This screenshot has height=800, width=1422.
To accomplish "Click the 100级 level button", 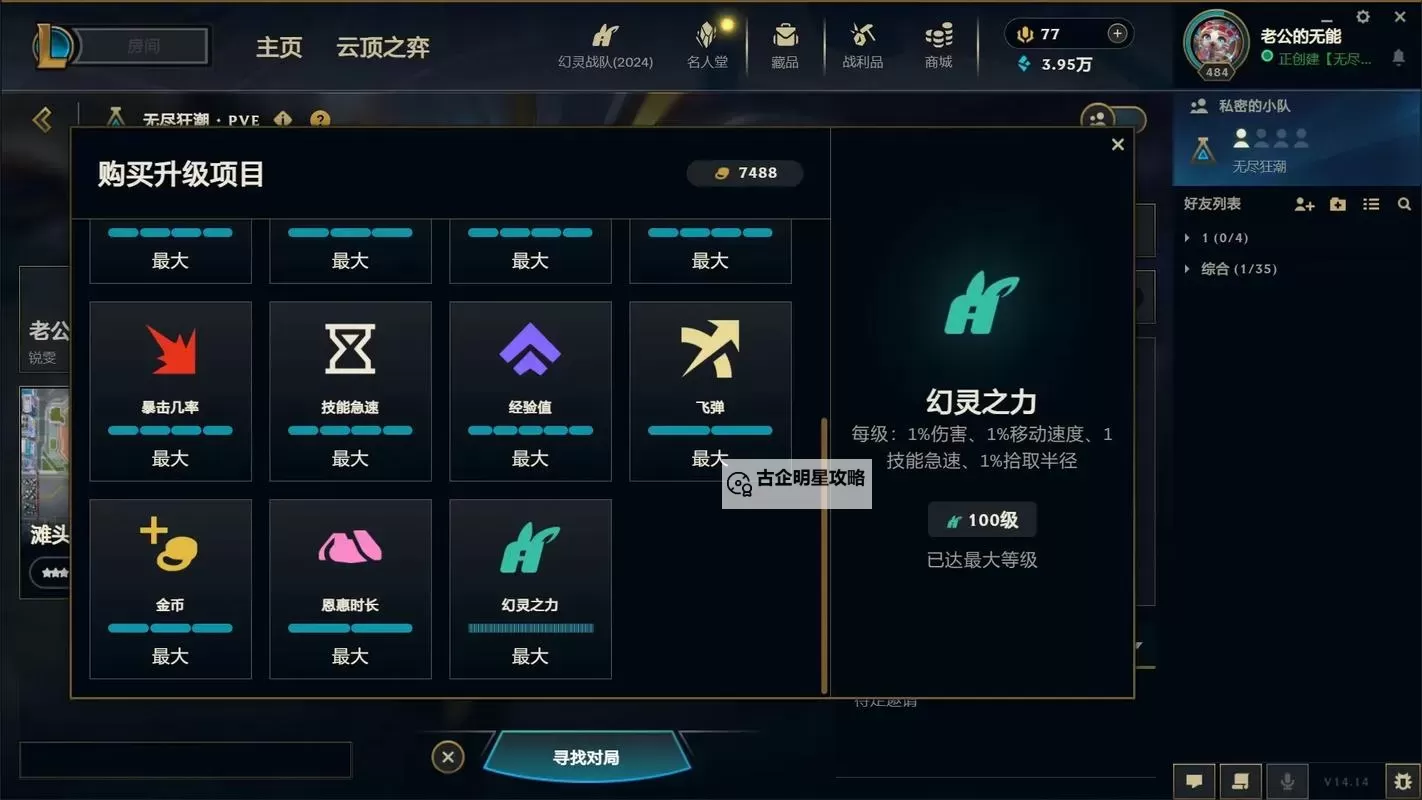I will click(982, 519).
